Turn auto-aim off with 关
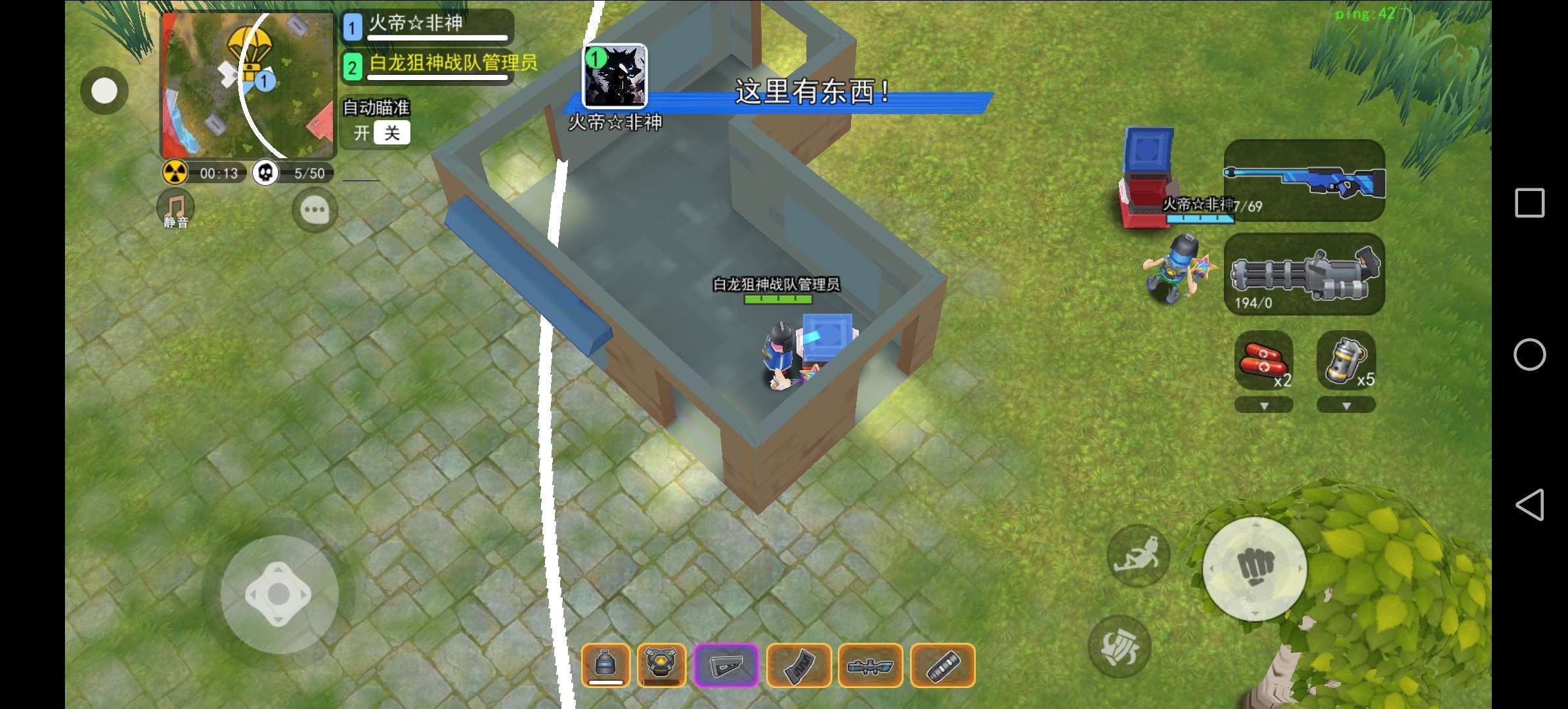1568x709 pixels. point(392,133)
